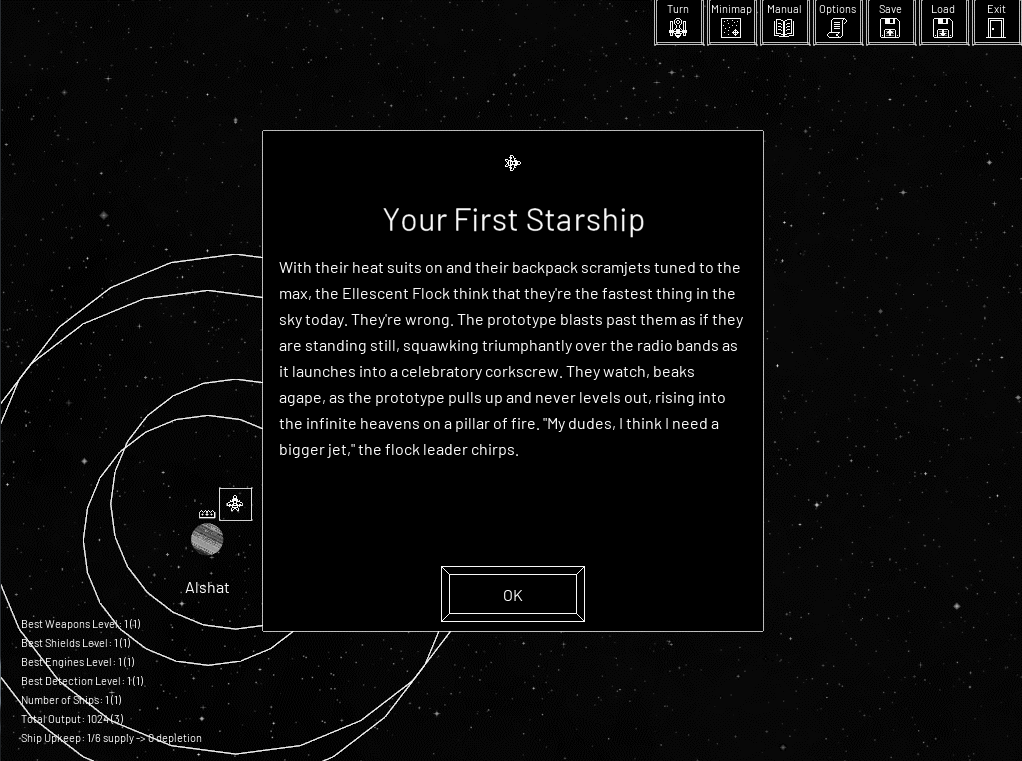The height and width of the screenshot is (761, 1022).
Task: Exit the game
Action: pyautogui.click(x=996, y=22)
